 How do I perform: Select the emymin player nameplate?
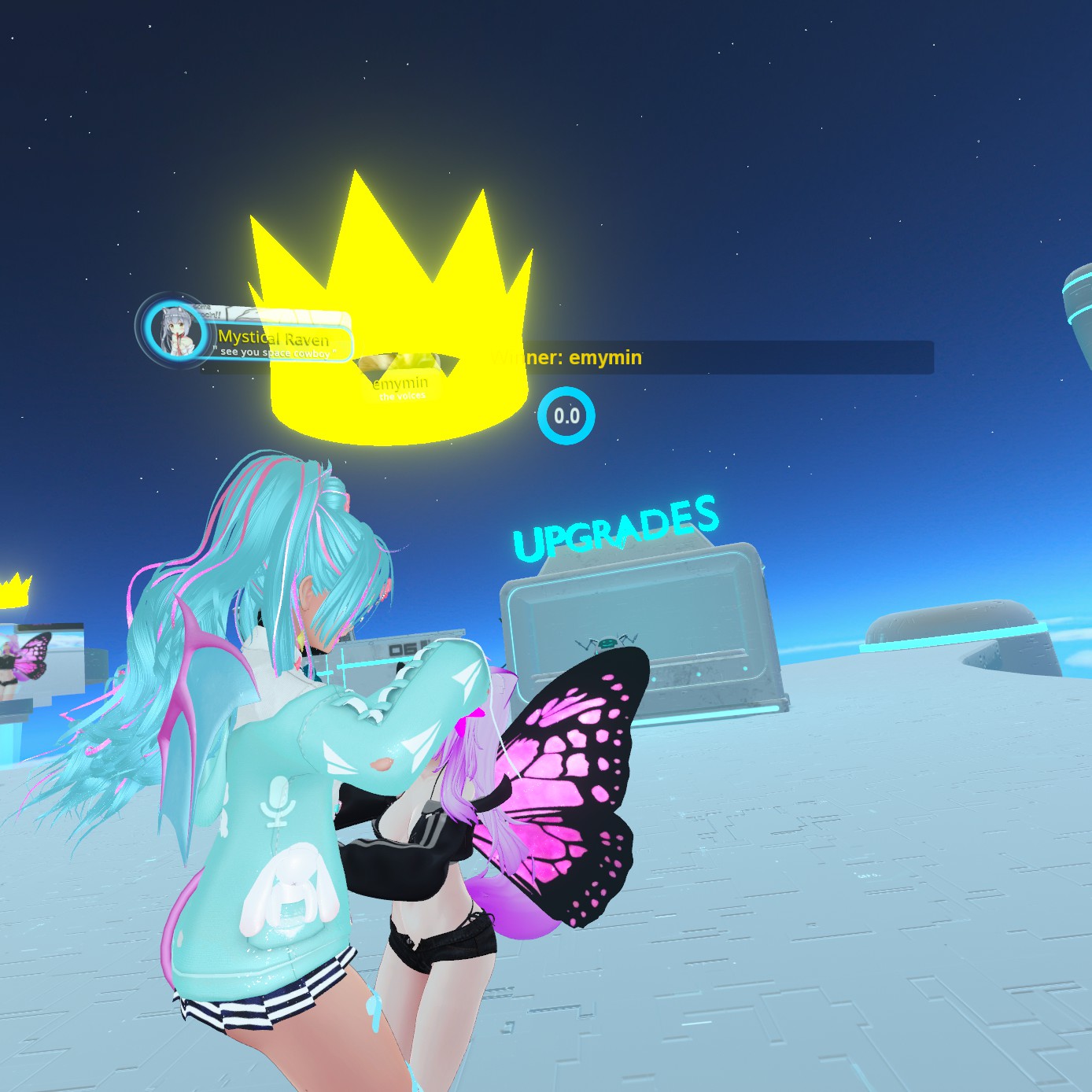coord(400,385)
